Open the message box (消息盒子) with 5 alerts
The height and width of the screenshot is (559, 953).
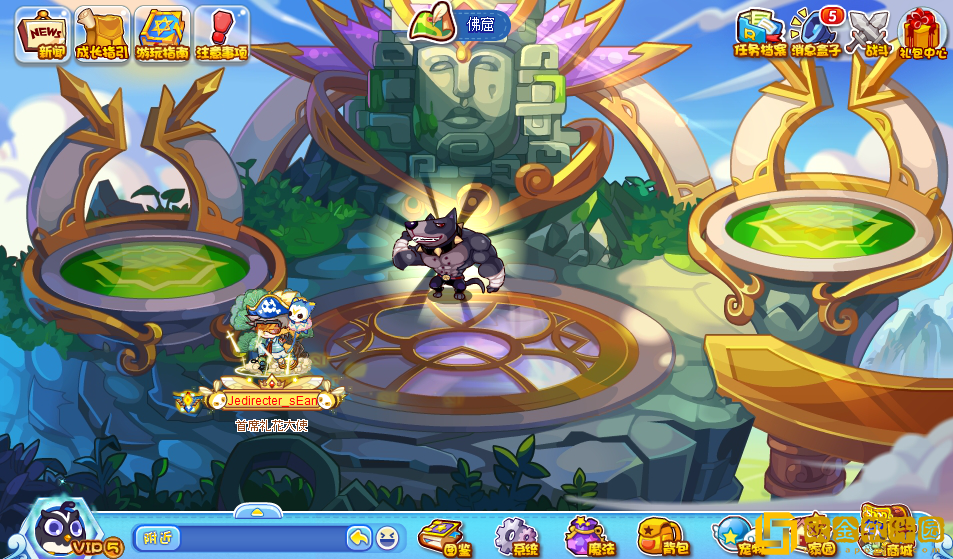814,33
